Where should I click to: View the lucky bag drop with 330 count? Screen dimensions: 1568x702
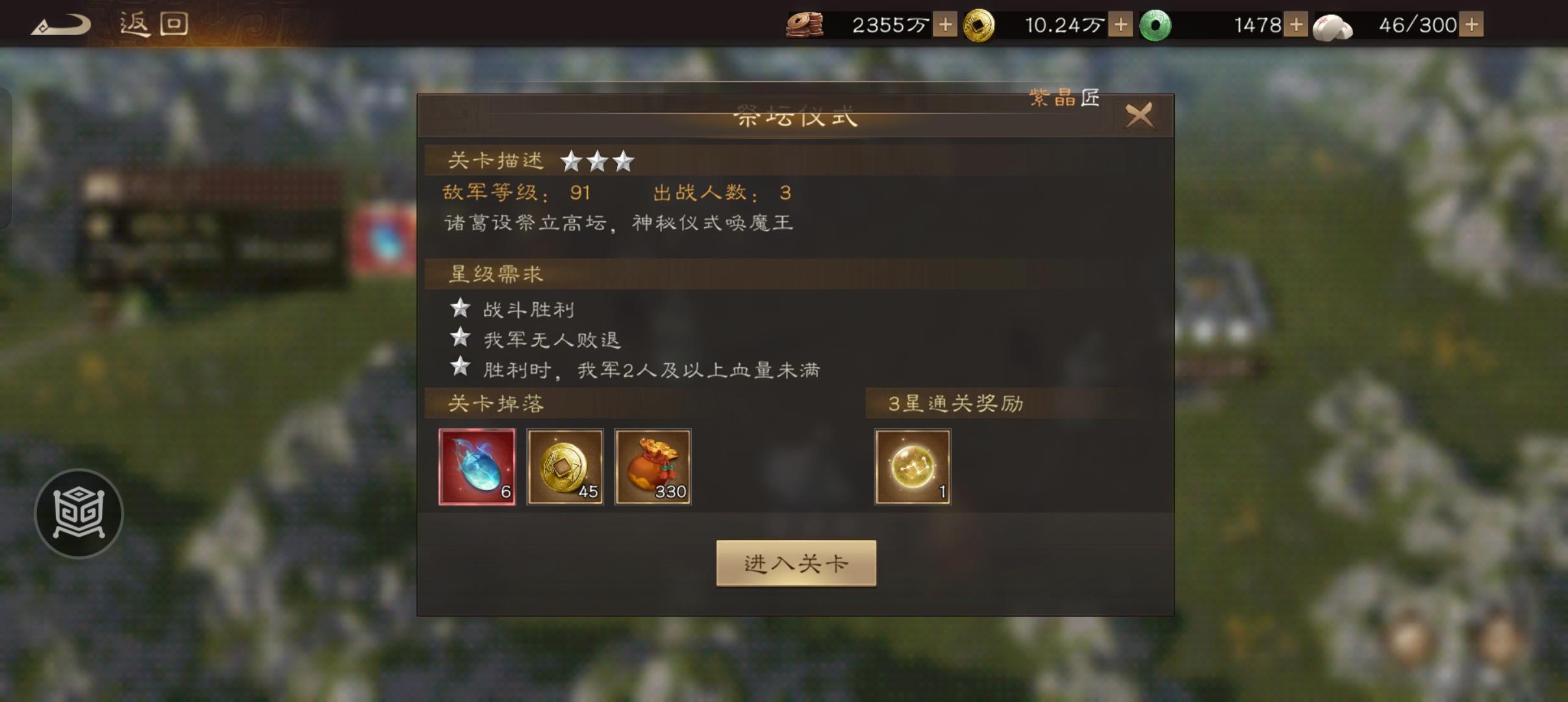click(652, 465)
